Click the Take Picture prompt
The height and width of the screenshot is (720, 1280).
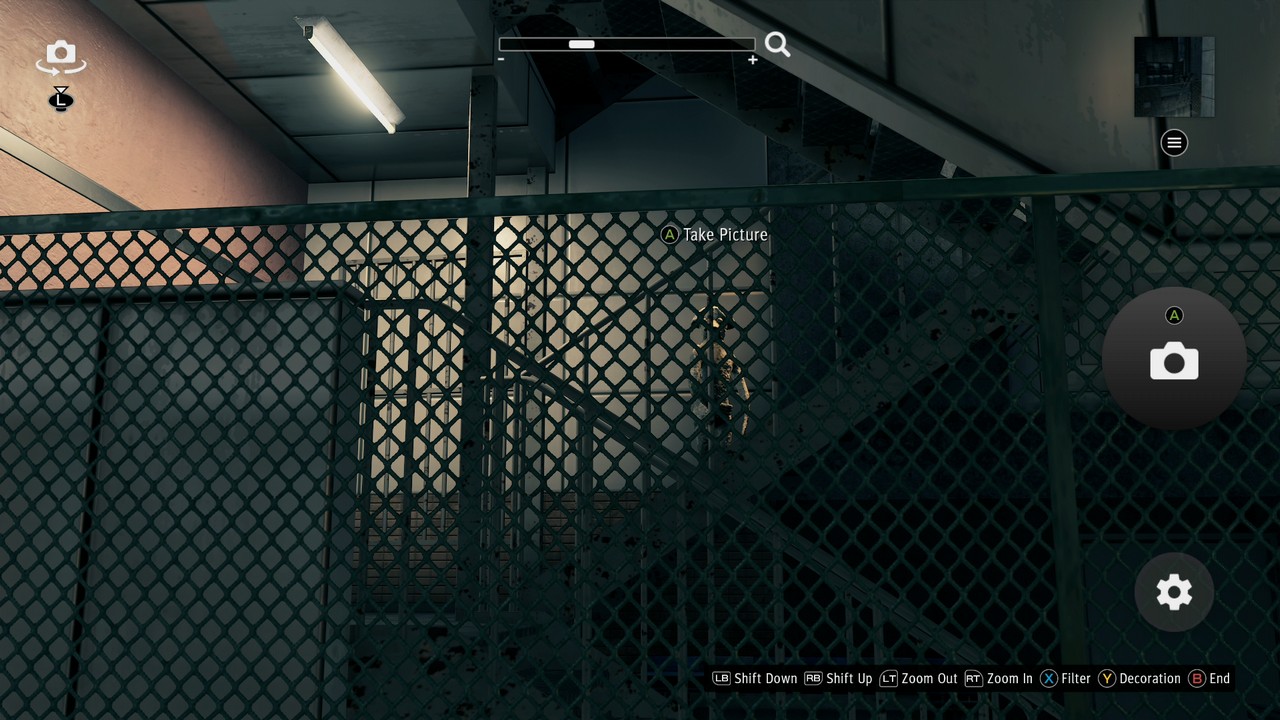pos(715,235)
